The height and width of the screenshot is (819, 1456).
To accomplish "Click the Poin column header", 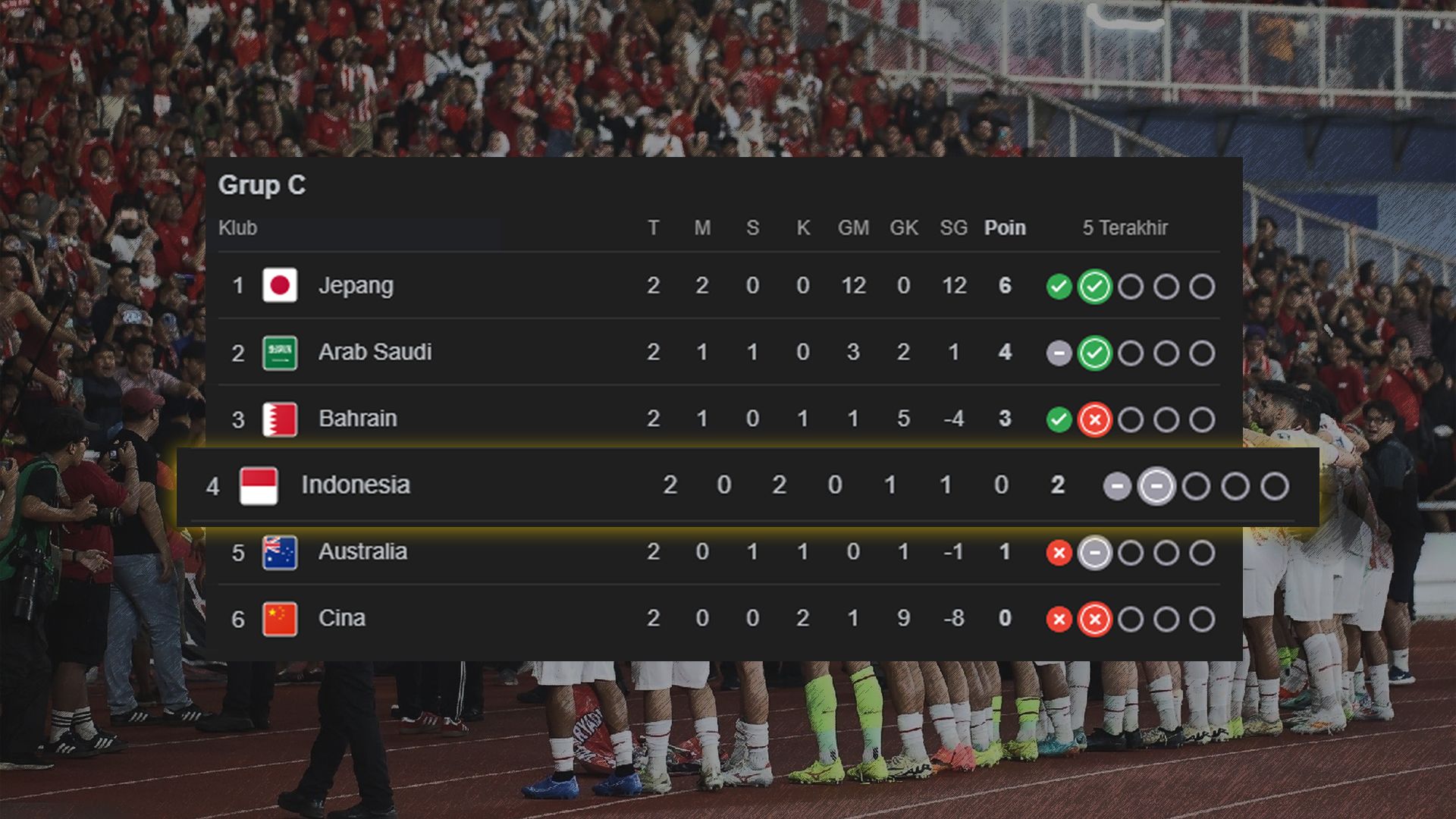I will [x=1005, y=227].
